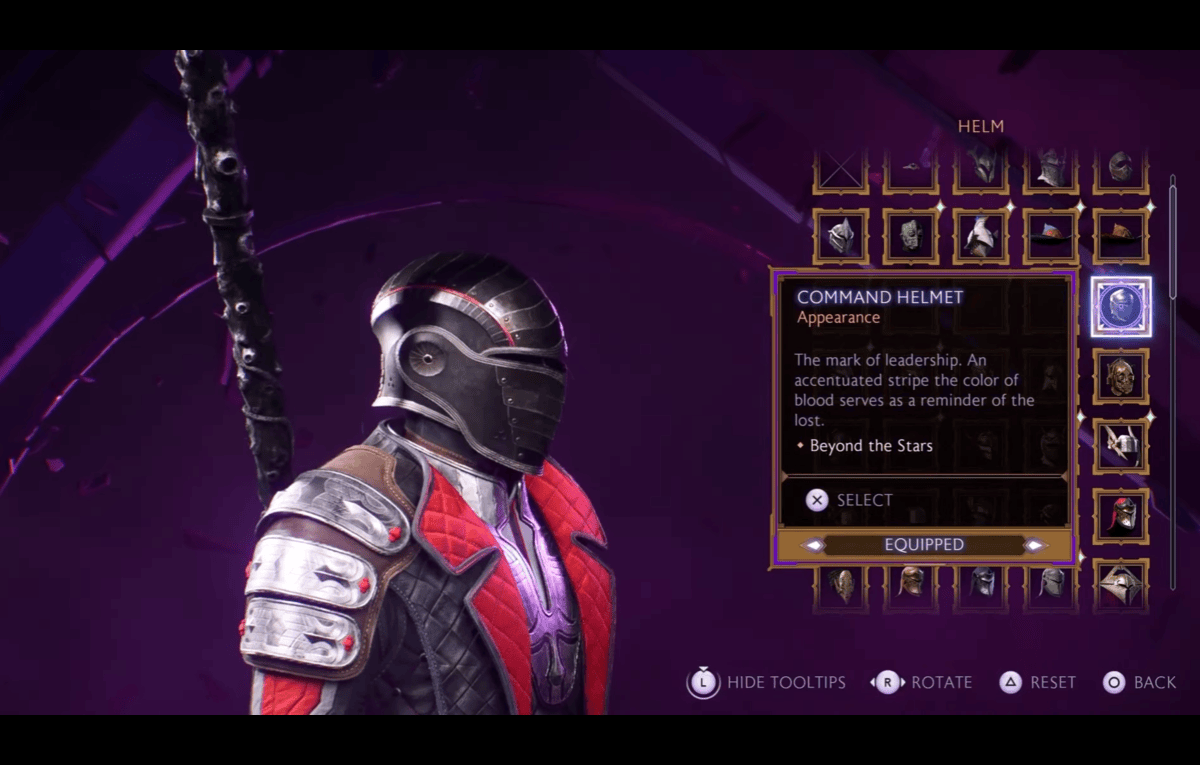Reset the helm appearance

[1038, 683]
